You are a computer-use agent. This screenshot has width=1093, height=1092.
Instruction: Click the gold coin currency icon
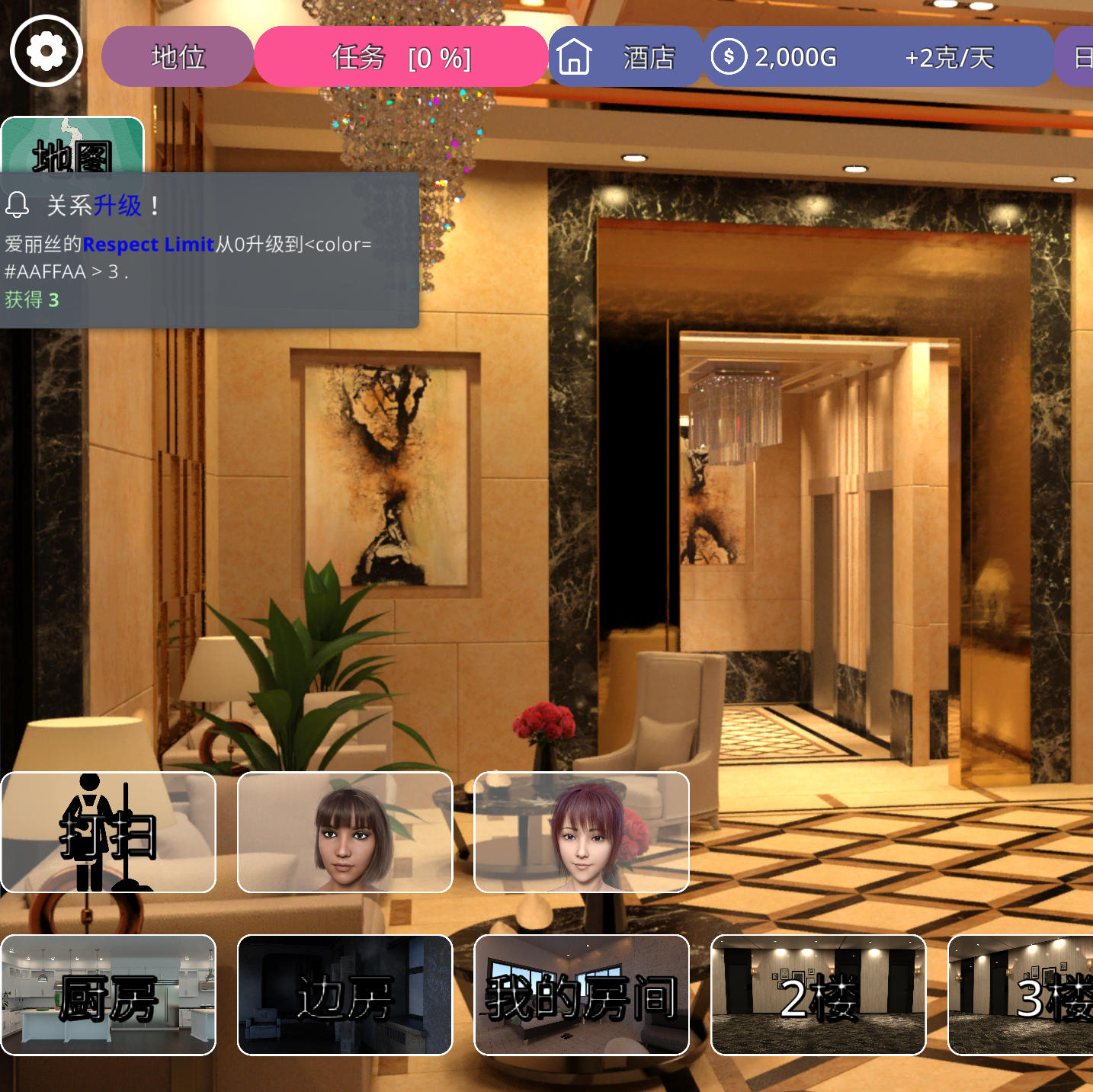(x=731, y=56)
